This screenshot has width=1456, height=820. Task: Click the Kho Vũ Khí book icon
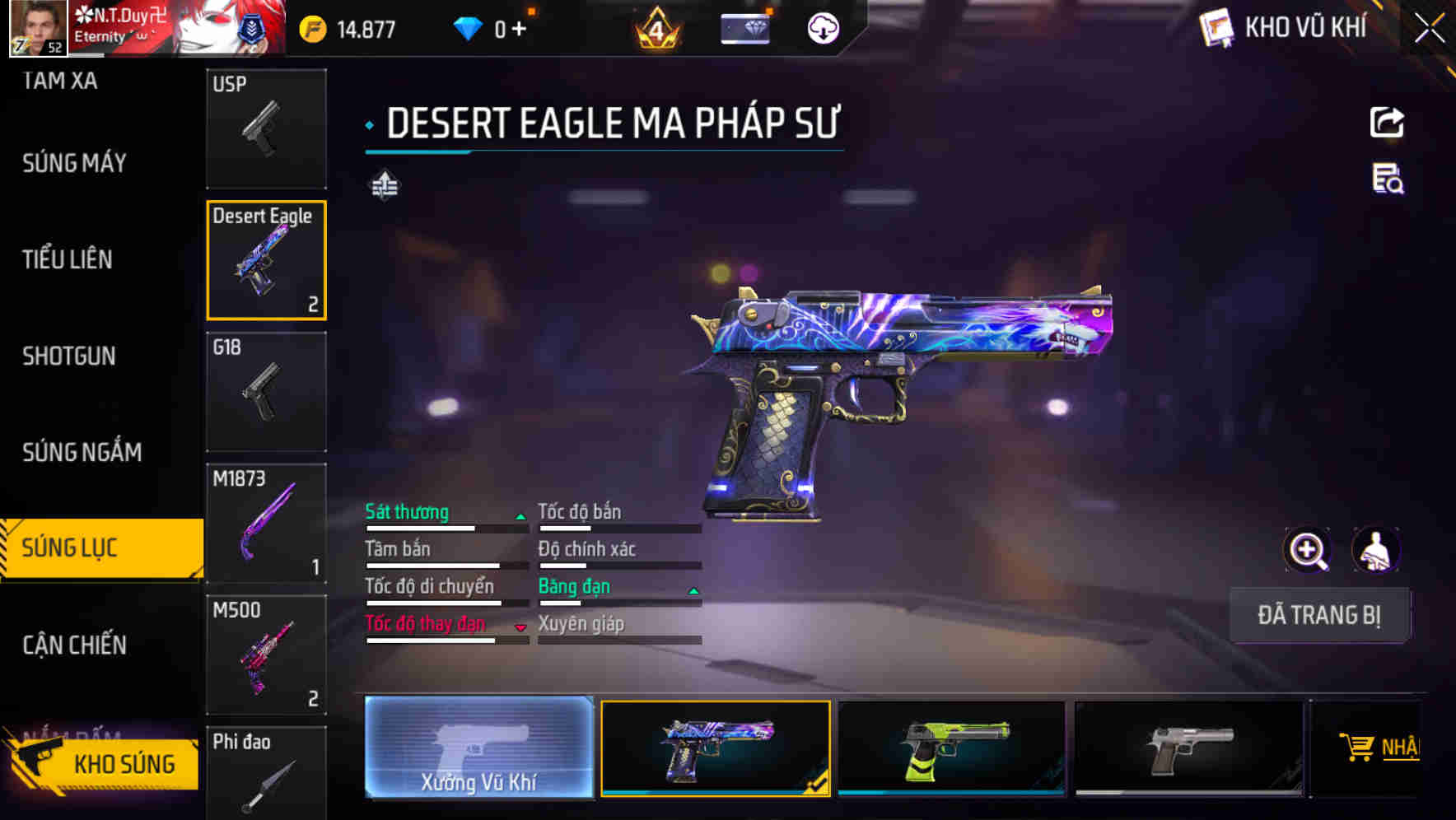tap(1216, 27)
